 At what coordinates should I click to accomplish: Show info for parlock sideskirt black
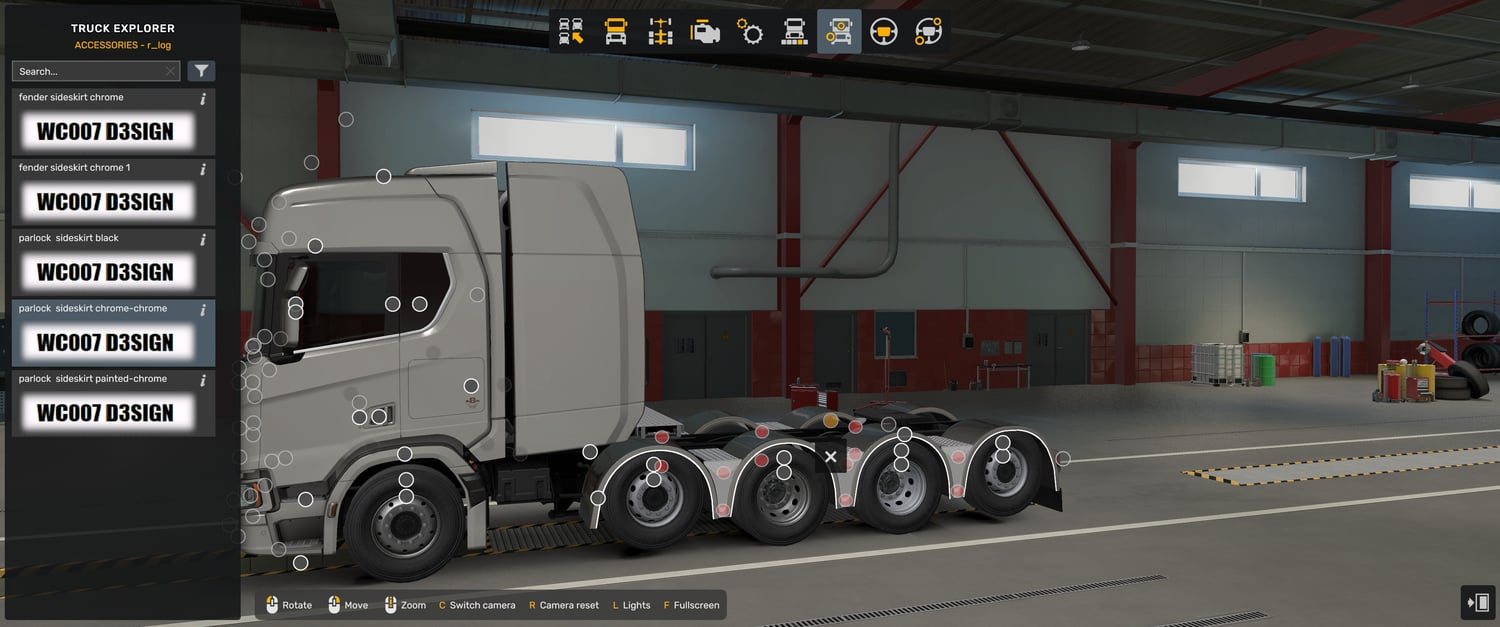coord(203,240)
